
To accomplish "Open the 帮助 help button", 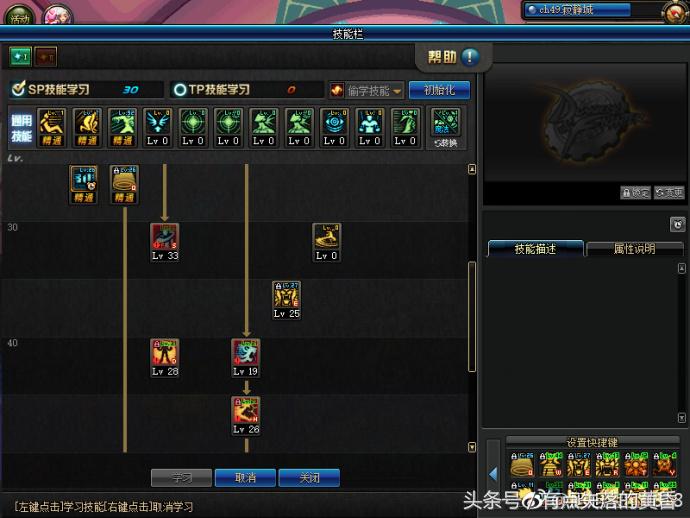I will coord(453,56).
